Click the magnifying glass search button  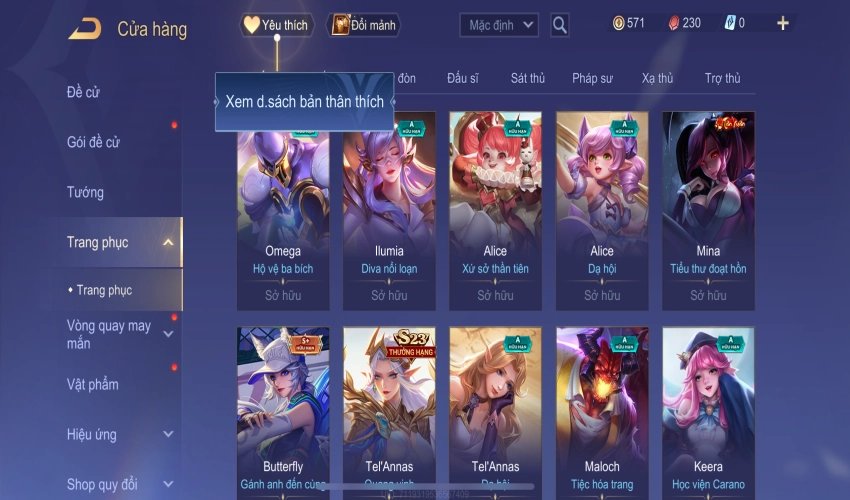560,25
